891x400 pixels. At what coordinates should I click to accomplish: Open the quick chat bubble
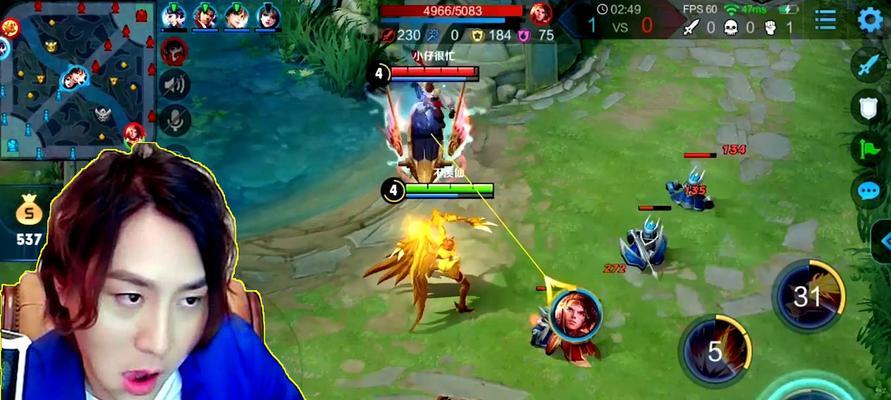[867, 190]
